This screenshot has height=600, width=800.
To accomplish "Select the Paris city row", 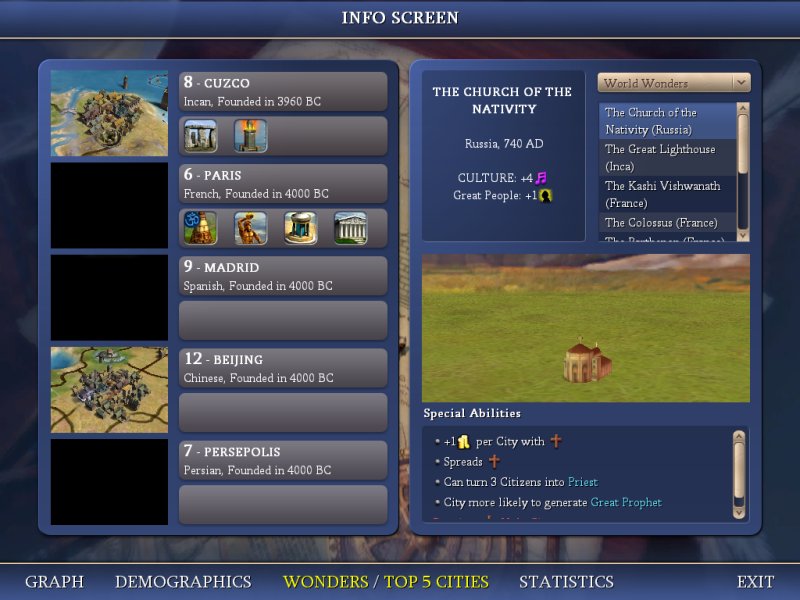I will tap(283, 183).
